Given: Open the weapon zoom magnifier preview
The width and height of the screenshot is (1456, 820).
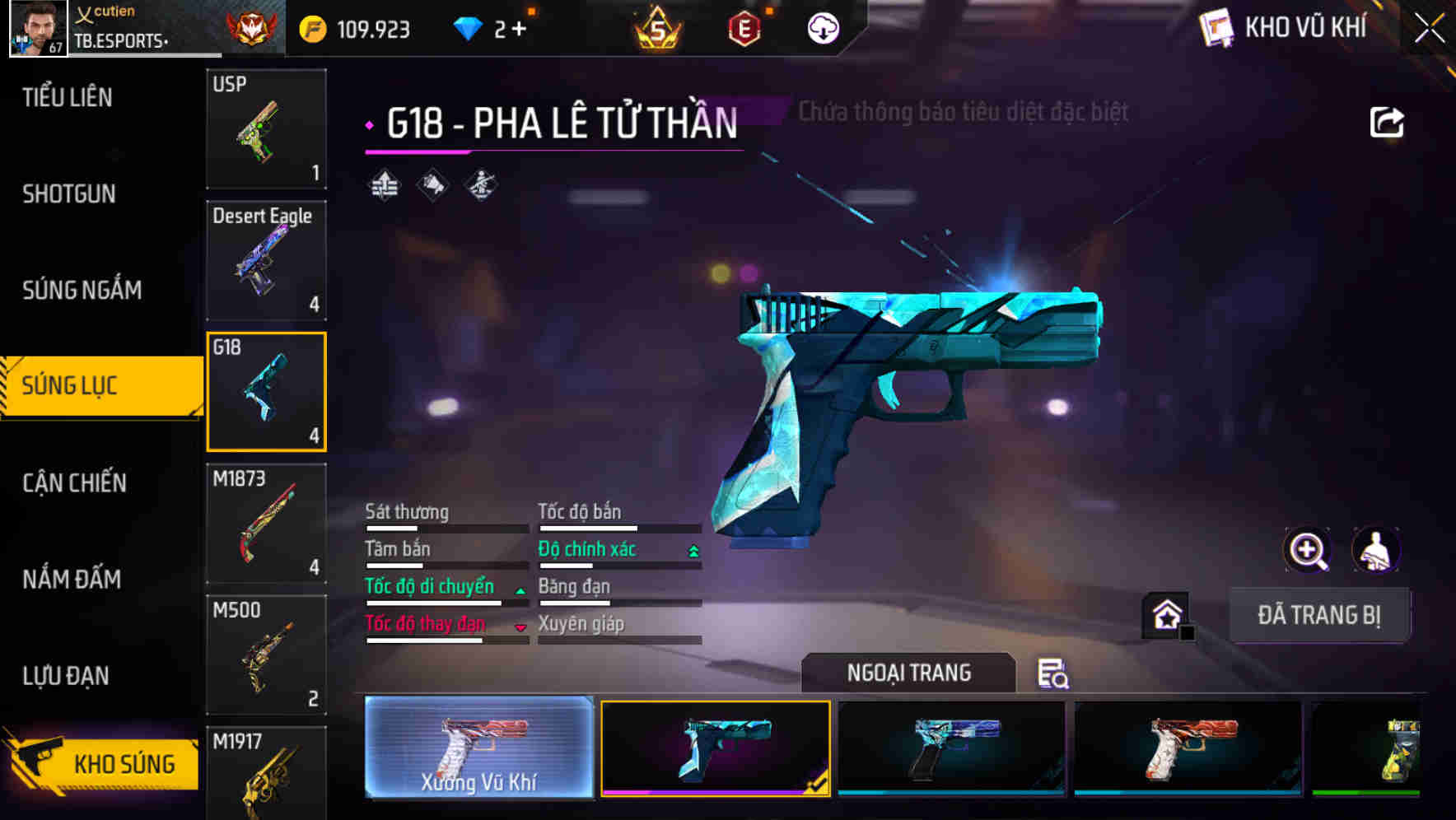Looking at the screenshot, I should coord(1308,550).
